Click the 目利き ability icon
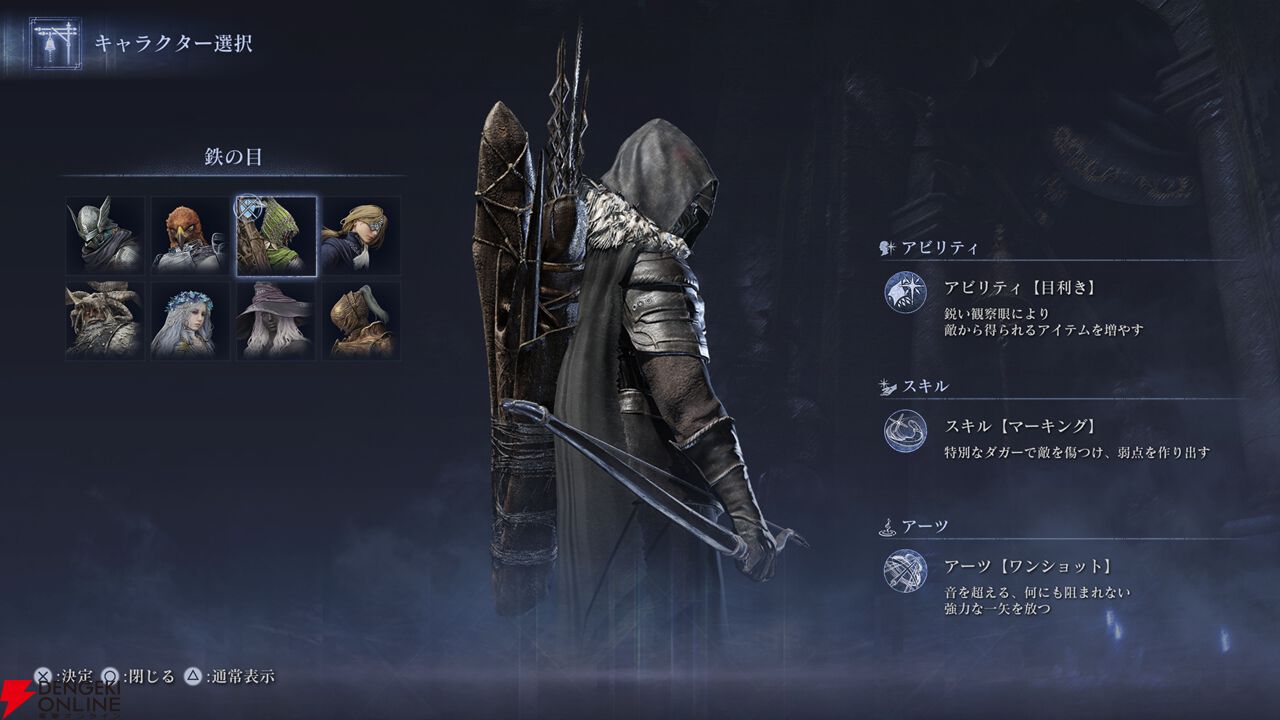 [x=905, y=292]
